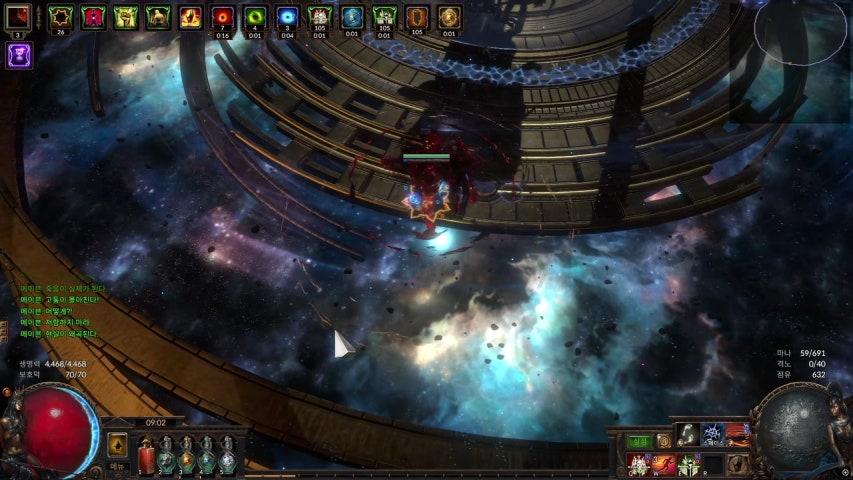Select the purple hourglass buff icon
Image resolution: width=853 pixels, height=480 pixels.
[18, 55]
